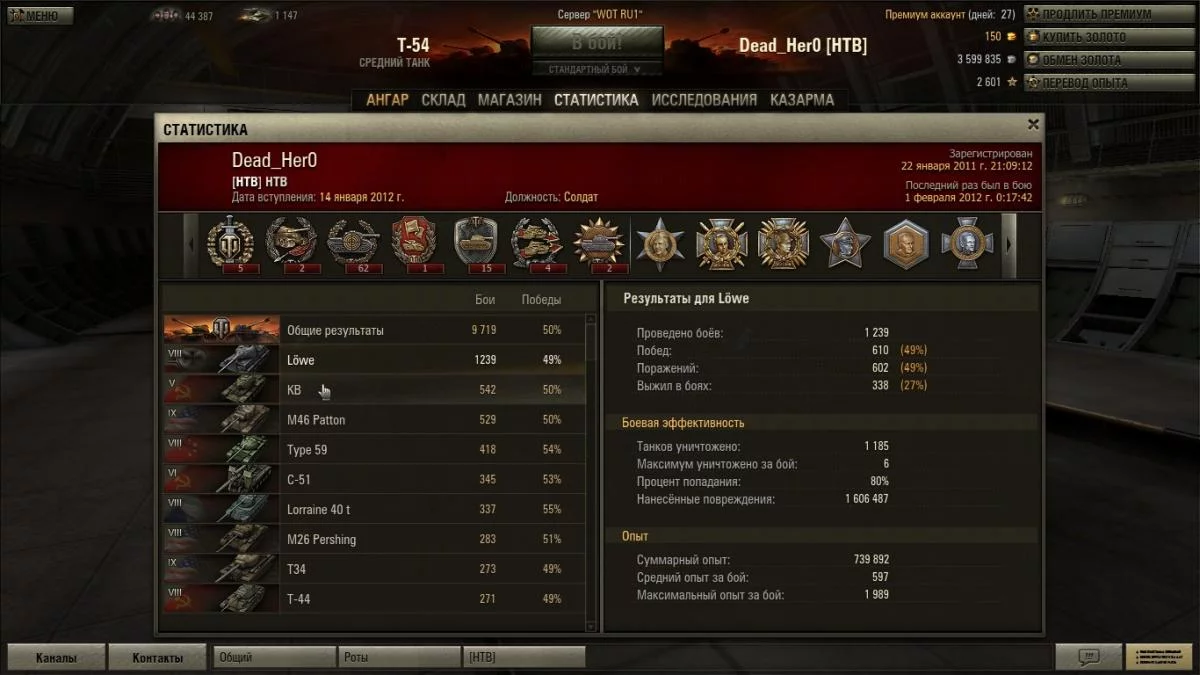Open the Склад tab
1200x675 pixels.
[443, 100]
